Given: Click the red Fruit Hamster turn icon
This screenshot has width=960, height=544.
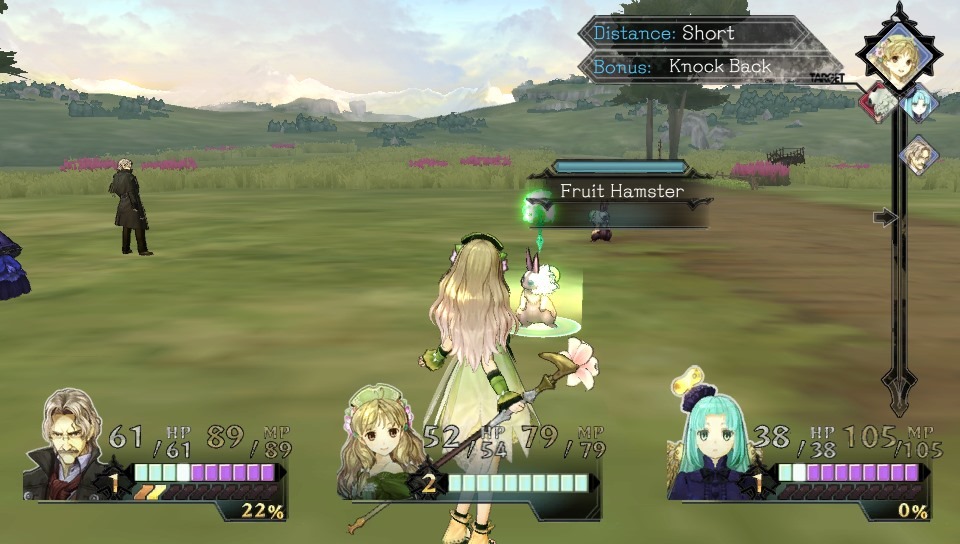Looking at the screenshot, I should 877,102.
